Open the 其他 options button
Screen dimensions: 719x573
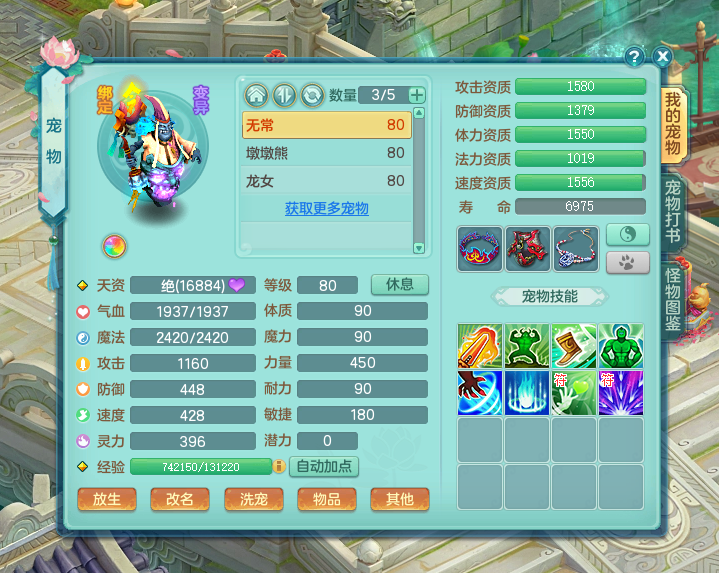[399, 499]
